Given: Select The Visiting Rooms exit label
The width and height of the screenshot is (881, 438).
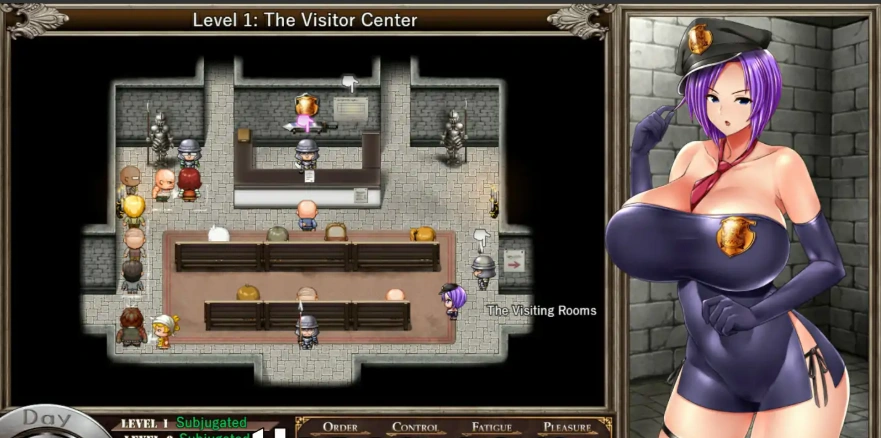Looking at the screenshot, I should pos(541,311).
